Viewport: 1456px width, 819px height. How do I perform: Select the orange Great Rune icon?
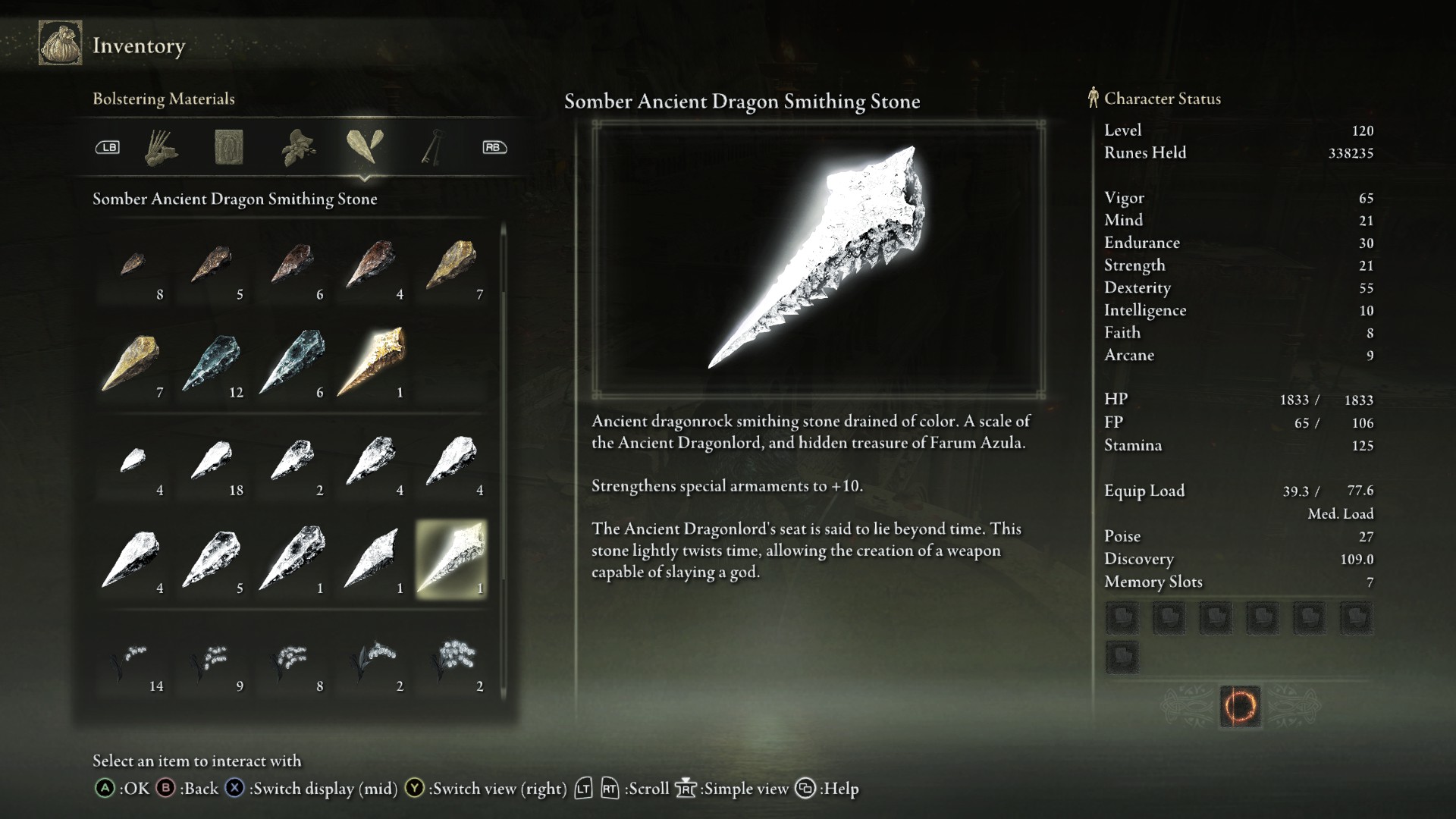1240,707
